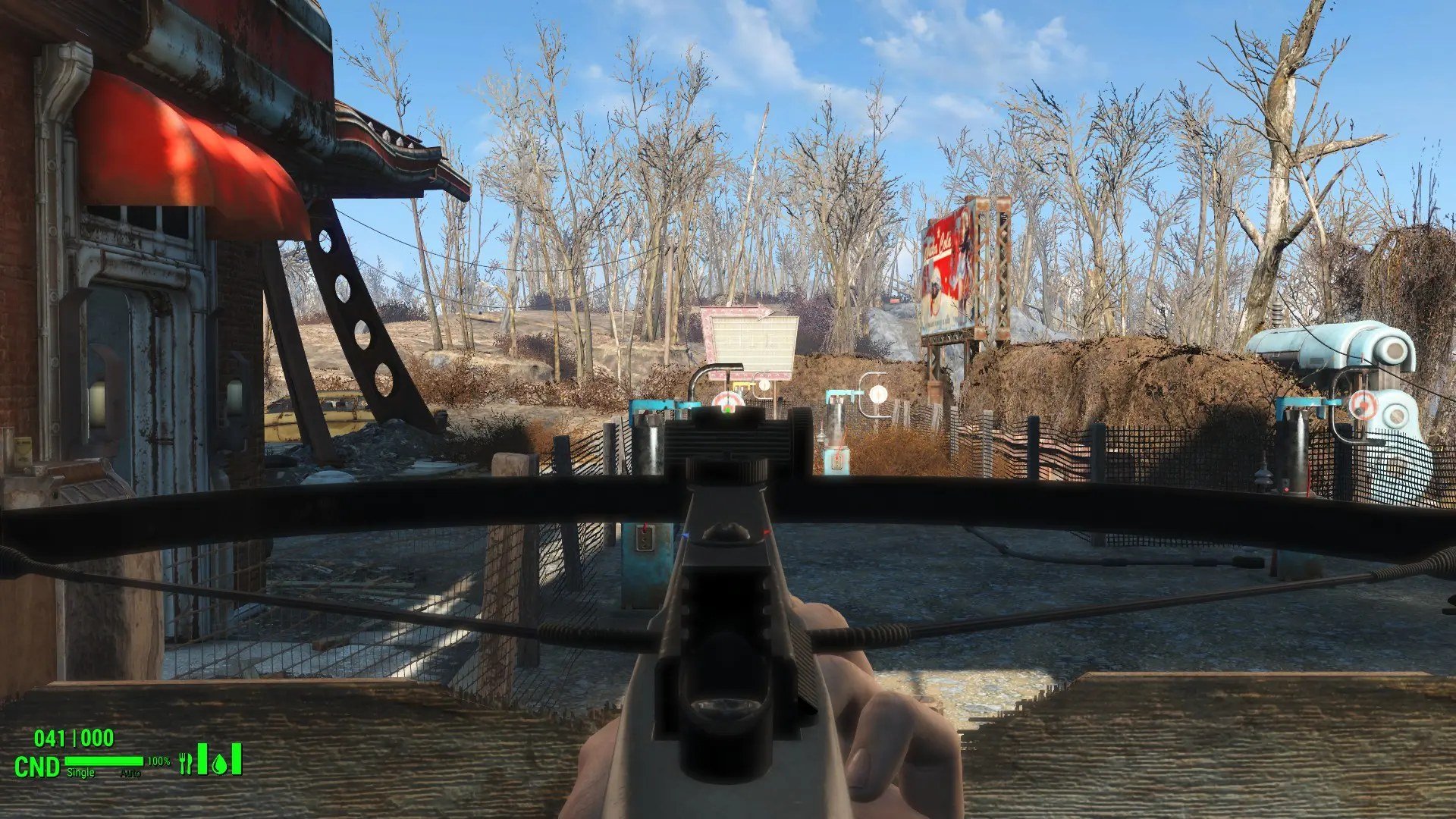
Task: Click the water droplet thirst icon
Action: [220, 764]
